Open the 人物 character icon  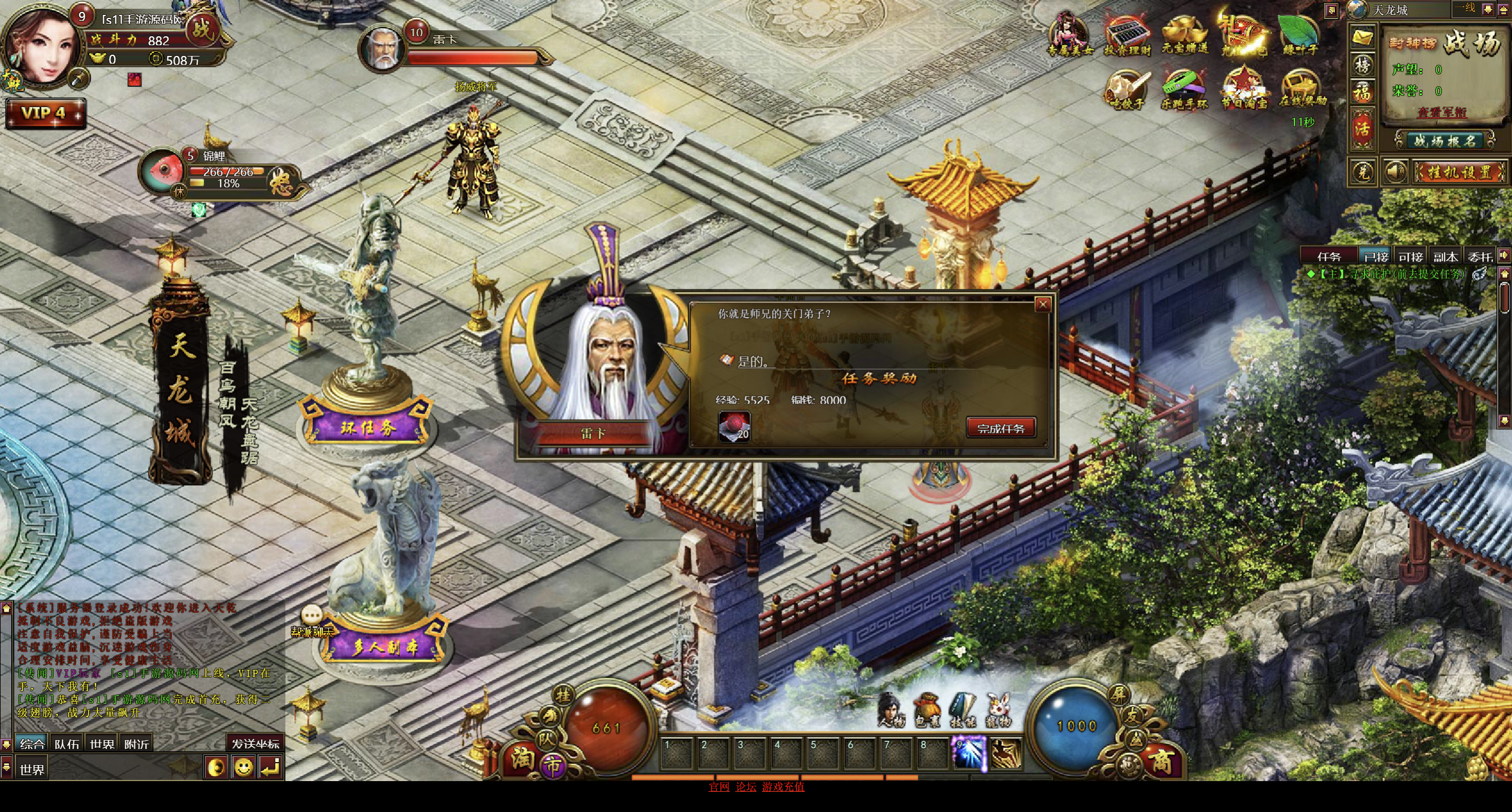(892, 710)
